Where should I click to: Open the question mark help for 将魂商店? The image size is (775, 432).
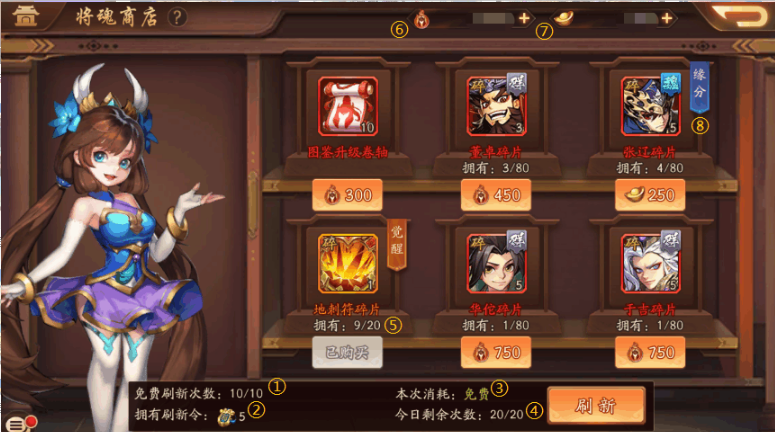(178, 17)
